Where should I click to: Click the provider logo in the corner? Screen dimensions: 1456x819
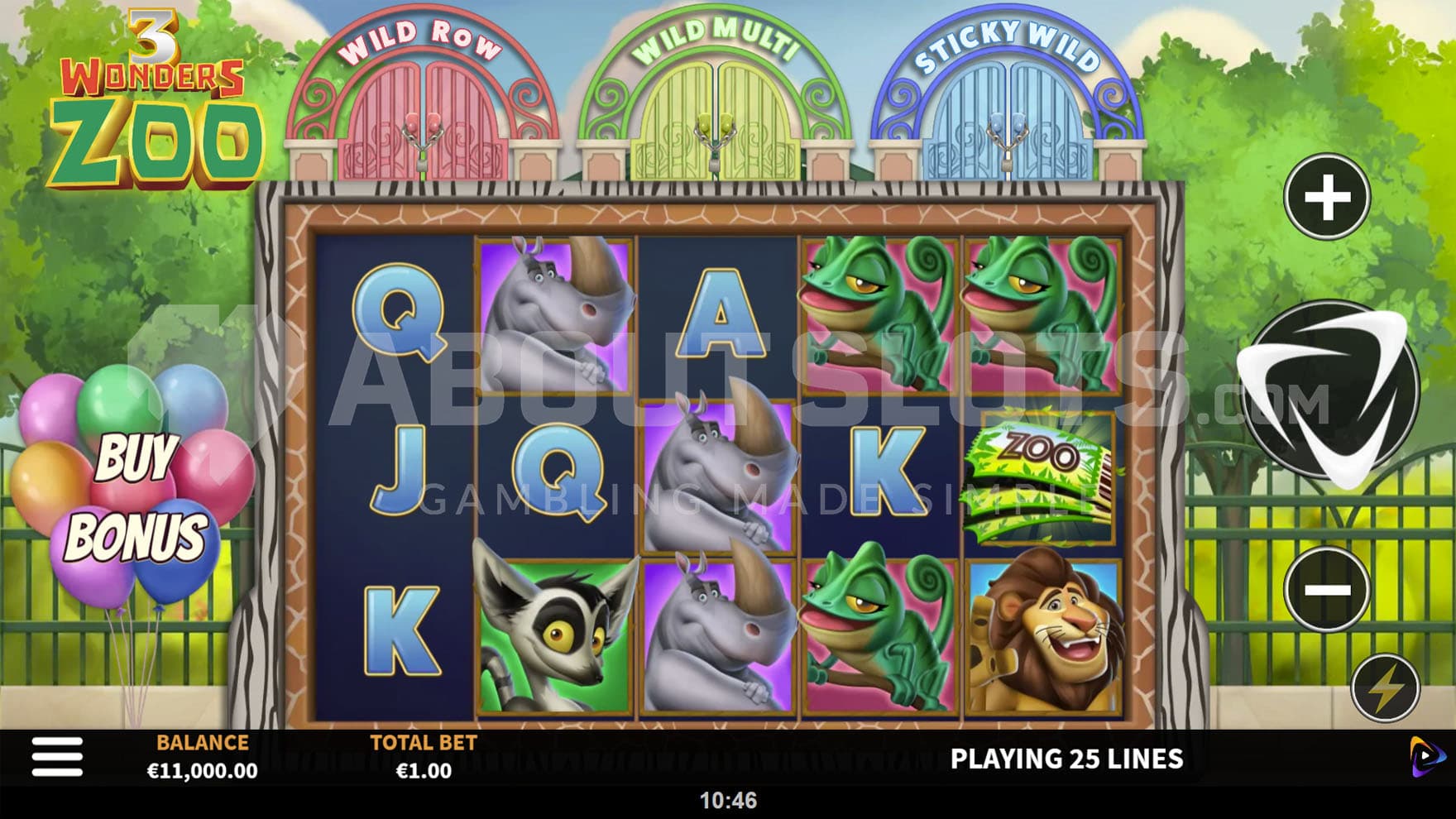coord(1427,757)
